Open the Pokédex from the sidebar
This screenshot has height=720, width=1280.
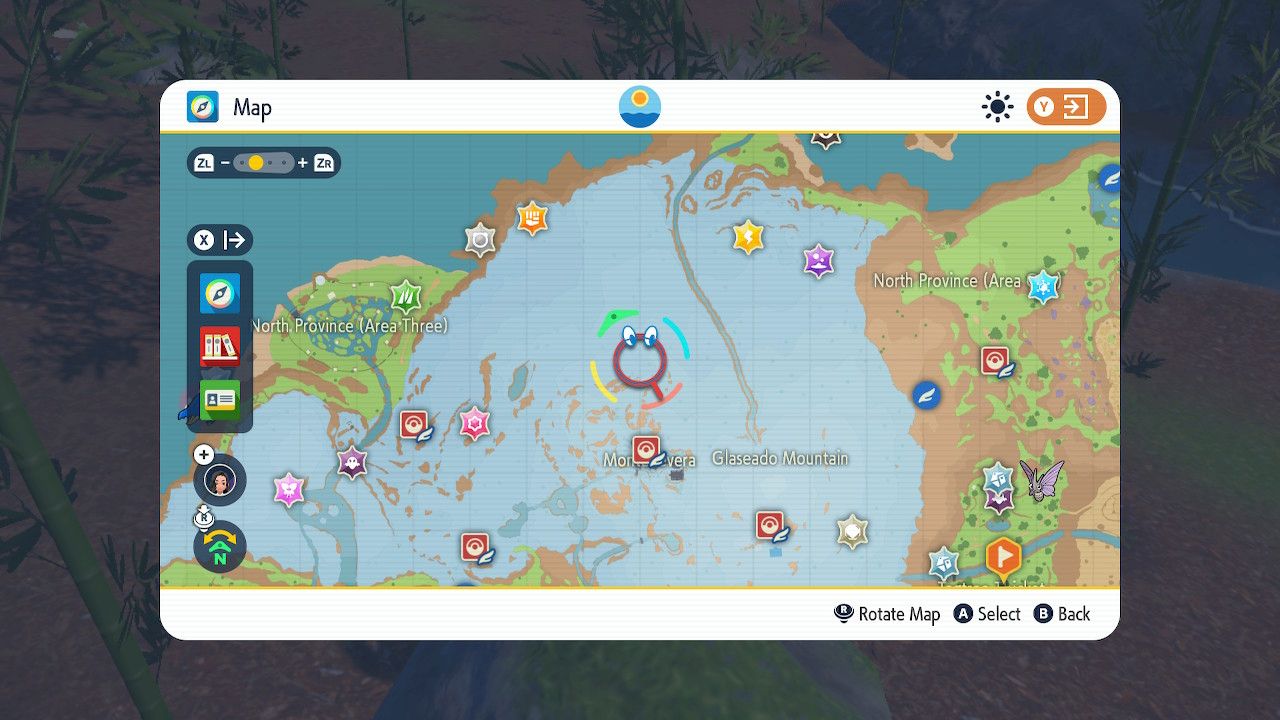coord(218,346)
